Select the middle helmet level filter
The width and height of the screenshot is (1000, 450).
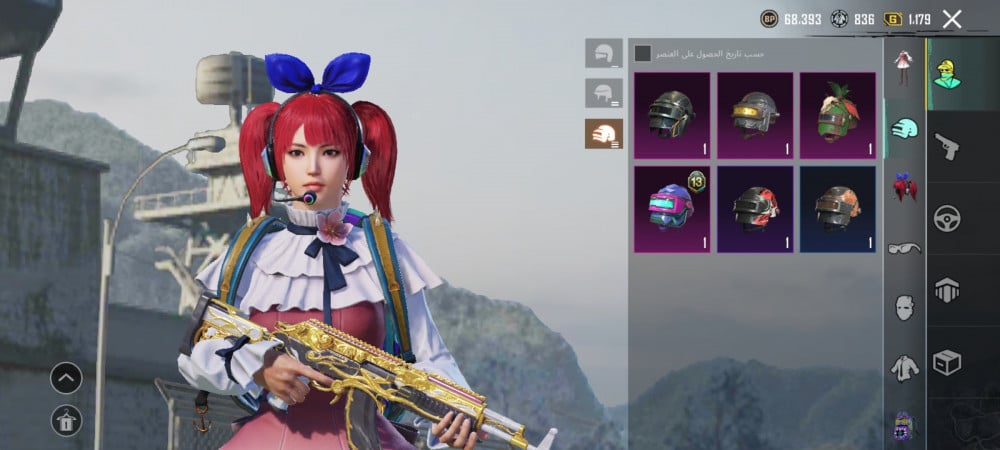coord(603,94)
